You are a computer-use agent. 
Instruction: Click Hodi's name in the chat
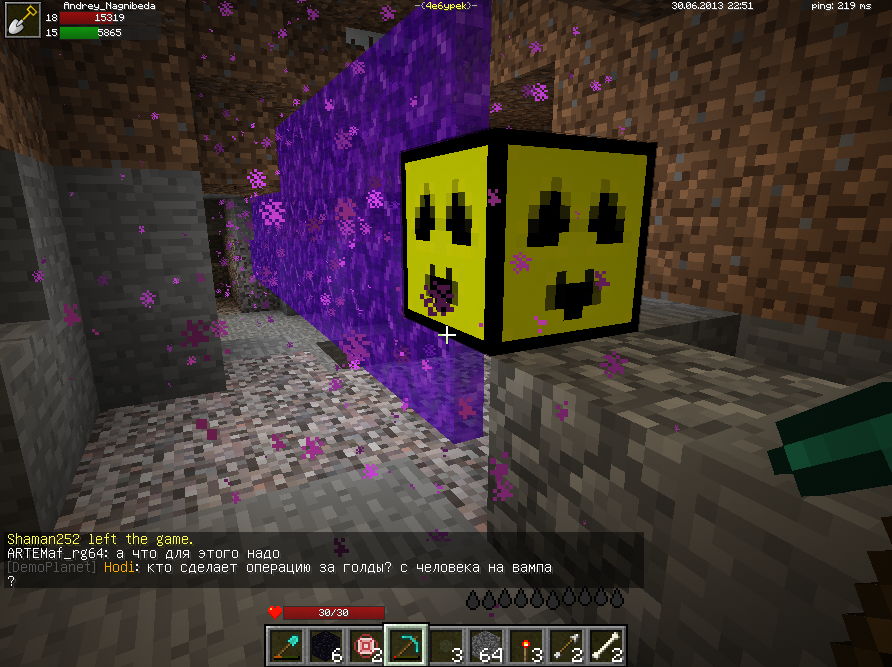117,568
